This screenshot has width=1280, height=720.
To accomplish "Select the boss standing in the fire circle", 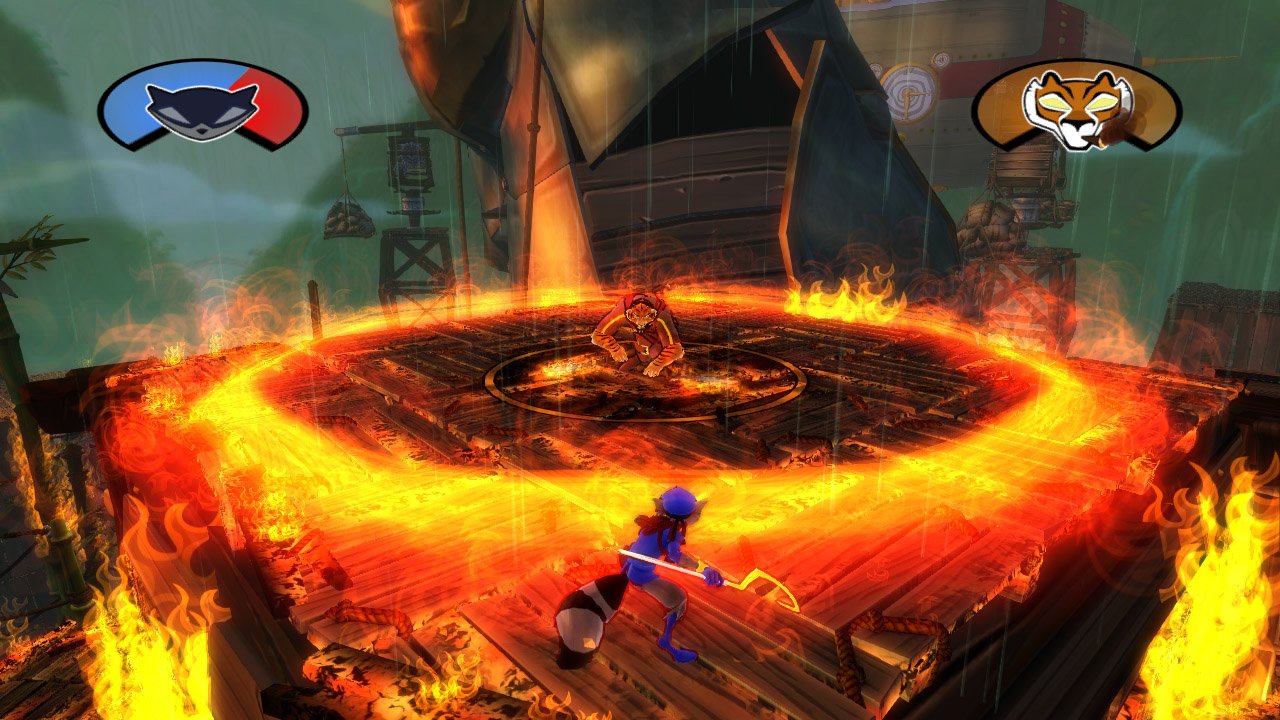I will pos(640,340).
